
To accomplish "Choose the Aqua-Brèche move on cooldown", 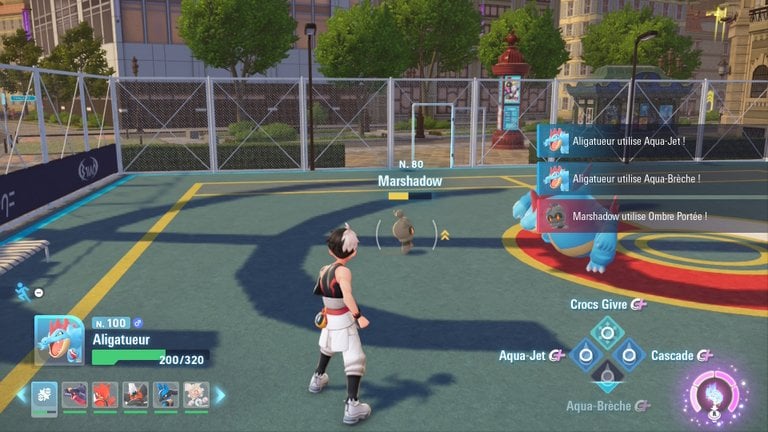I will [x=607, y=377].
